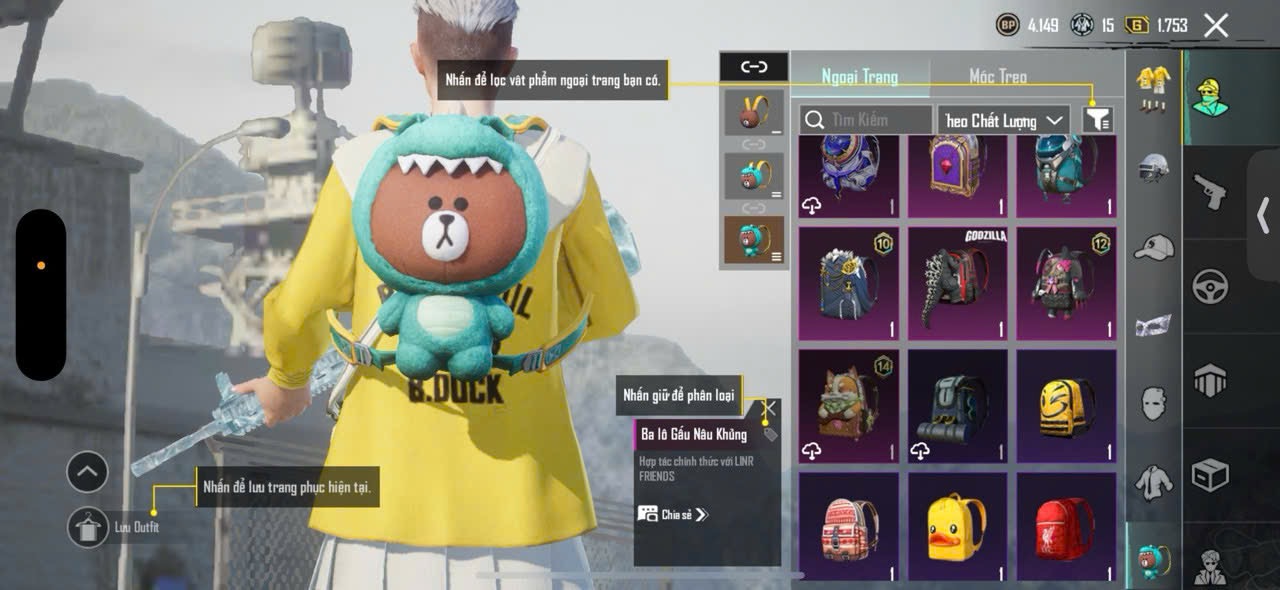Screen dimensions: 1280x590
Task: Open the face mask category
Action: point(1153,403)
